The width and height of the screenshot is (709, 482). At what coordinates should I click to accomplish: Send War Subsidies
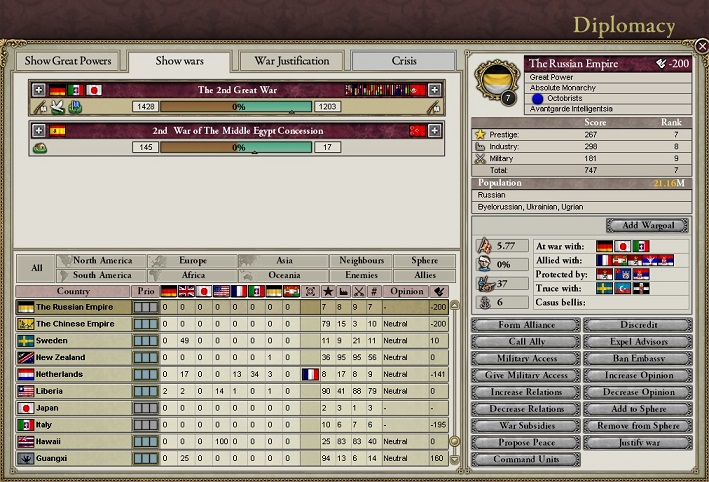tap(524, 426)
